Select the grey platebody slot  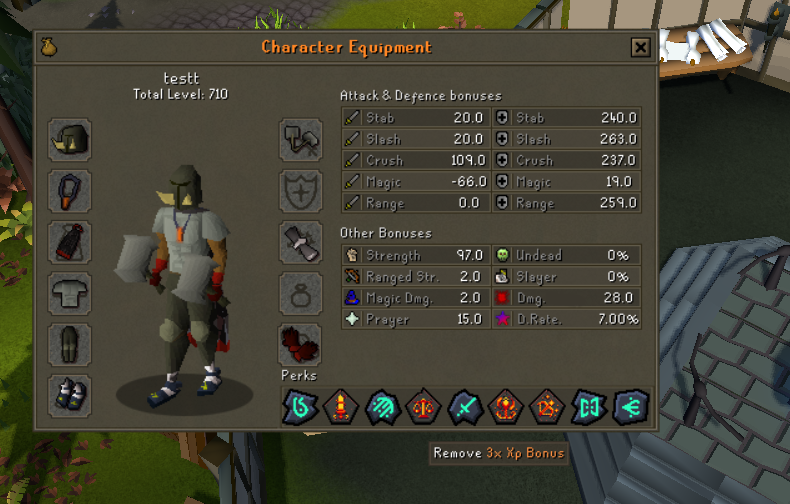(70, 293)
